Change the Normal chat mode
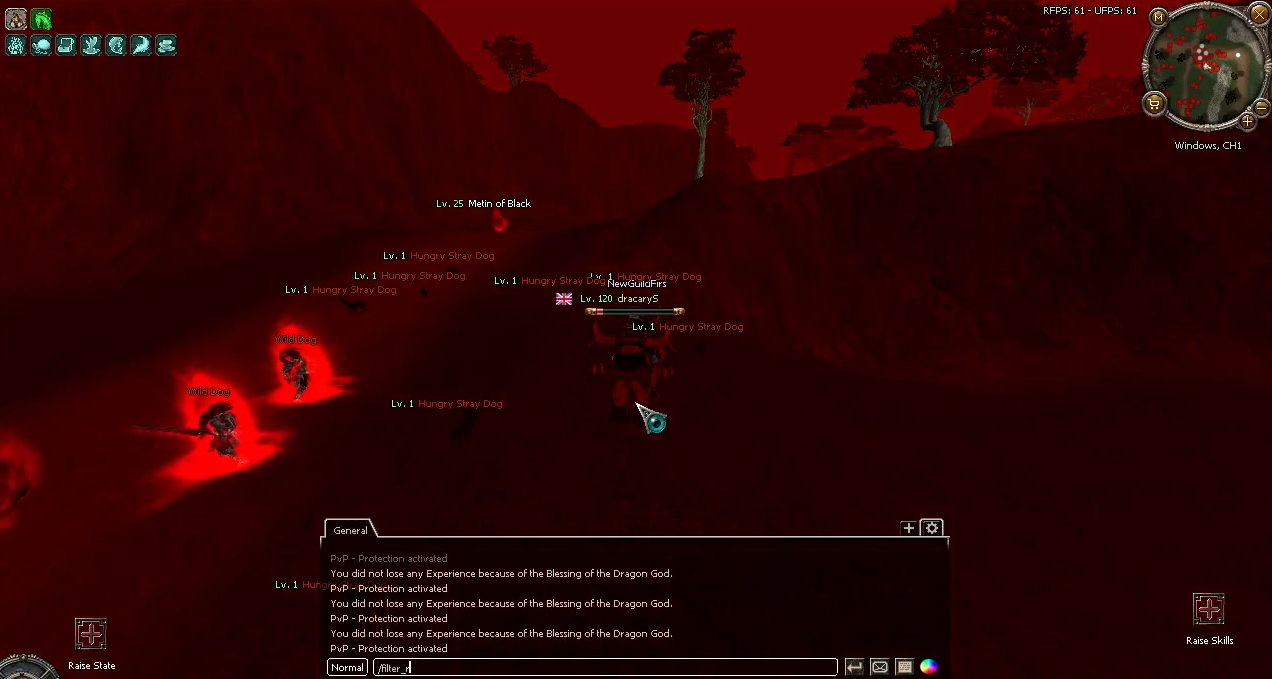1272x679 pixels. click(347, 667)
